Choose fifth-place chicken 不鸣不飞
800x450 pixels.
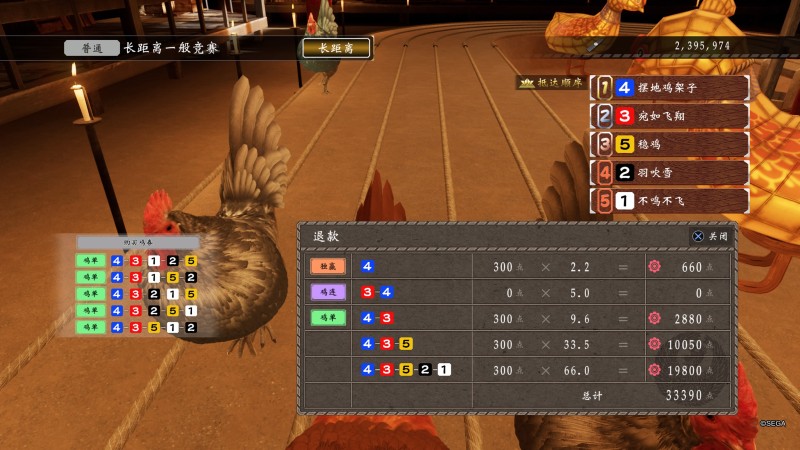click(669, 201)
